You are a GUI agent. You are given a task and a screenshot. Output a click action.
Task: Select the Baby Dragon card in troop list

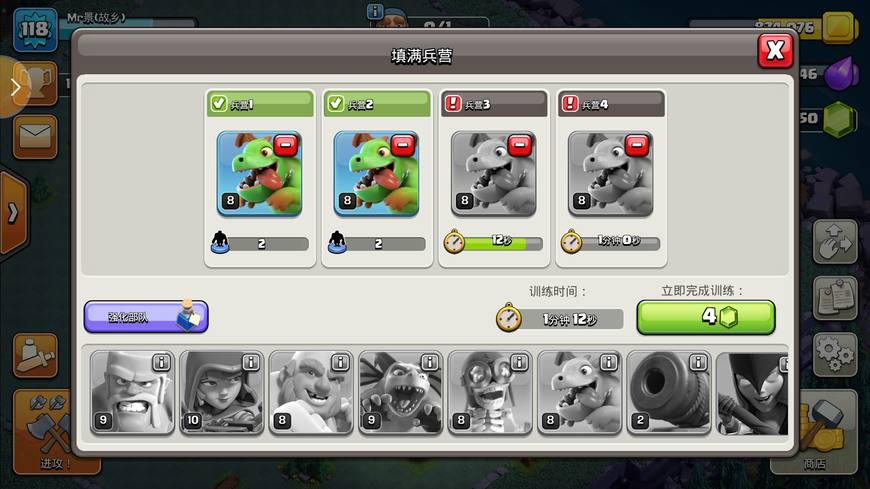click(579, 392)
